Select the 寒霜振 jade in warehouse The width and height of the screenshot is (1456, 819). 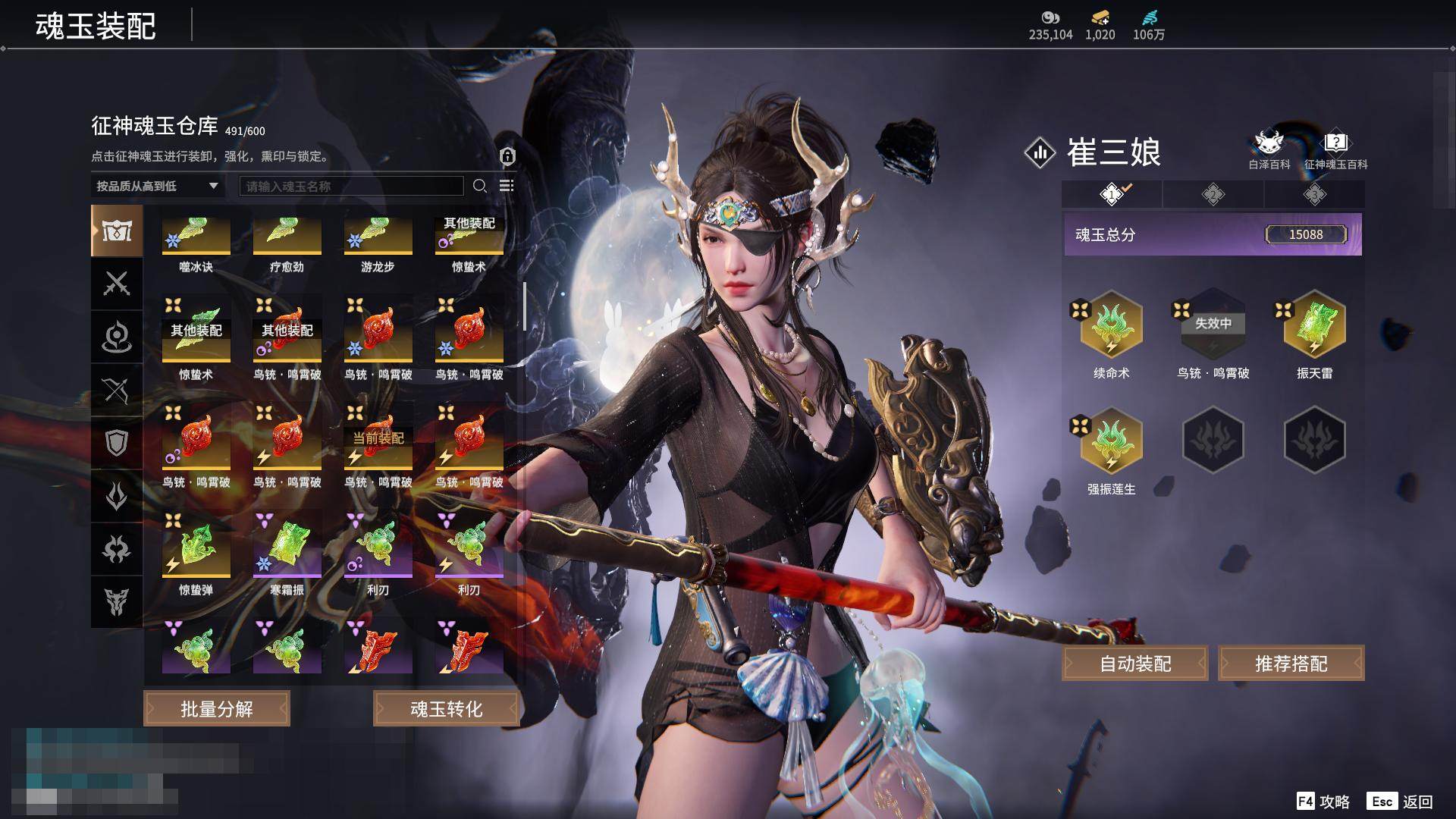(x=287, y=548)
